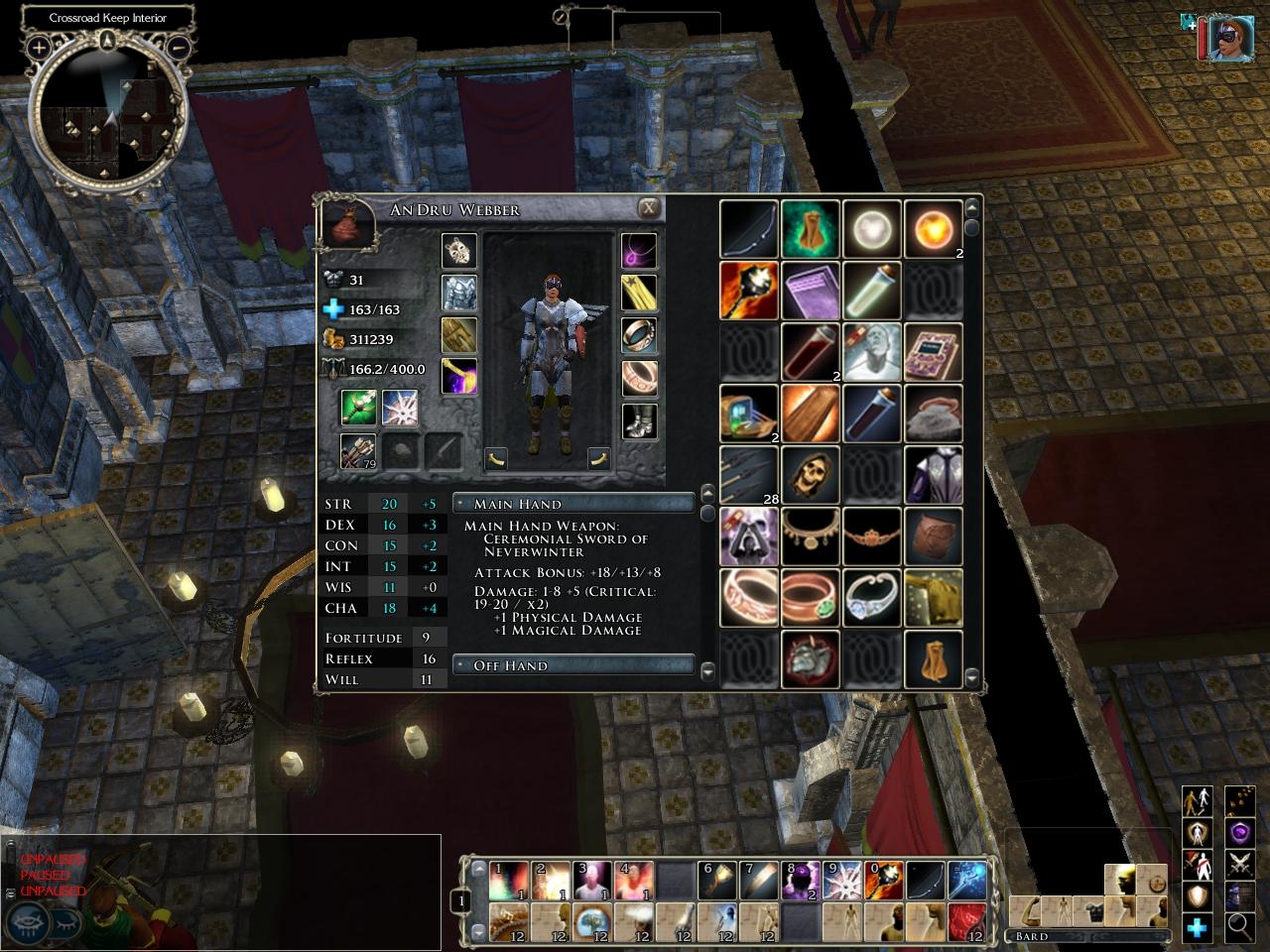
Task: Pick the longbow in the inventory grid
Action: (749, 229)
